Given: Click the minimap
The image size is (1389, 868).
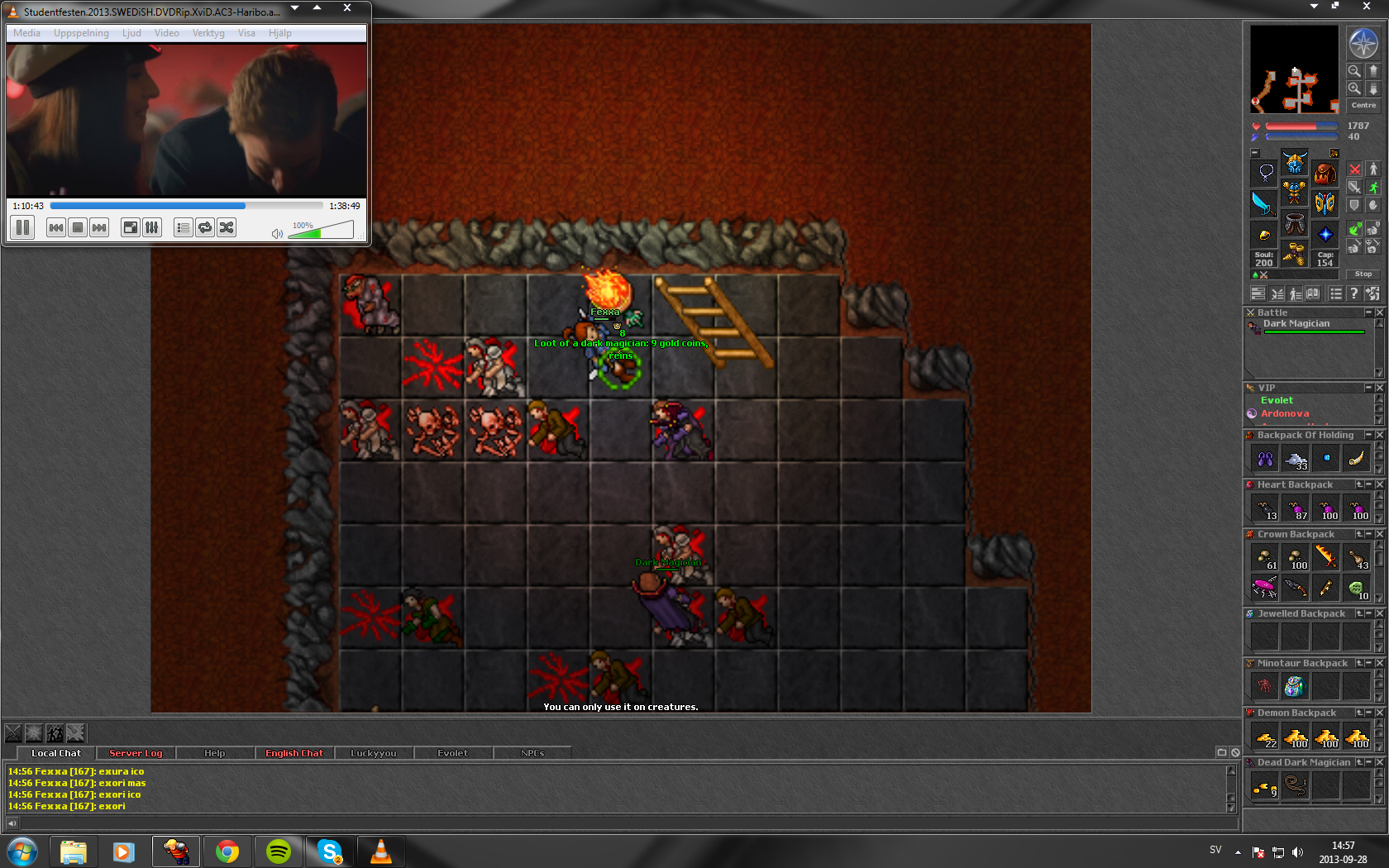Looking at the screenshot, I should tap(1294, 69).
